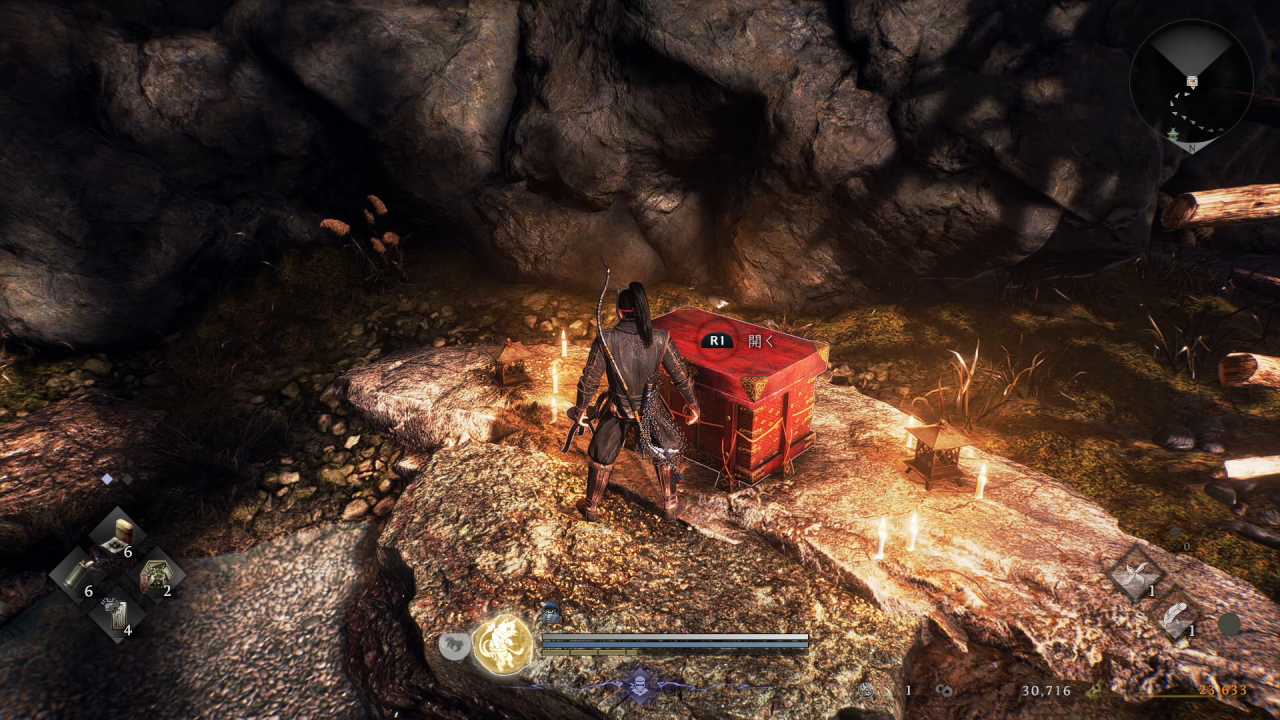1280x720 pixels.
Task: Click the grayed counter showing 0
Action: click(x=1186, y=546)
